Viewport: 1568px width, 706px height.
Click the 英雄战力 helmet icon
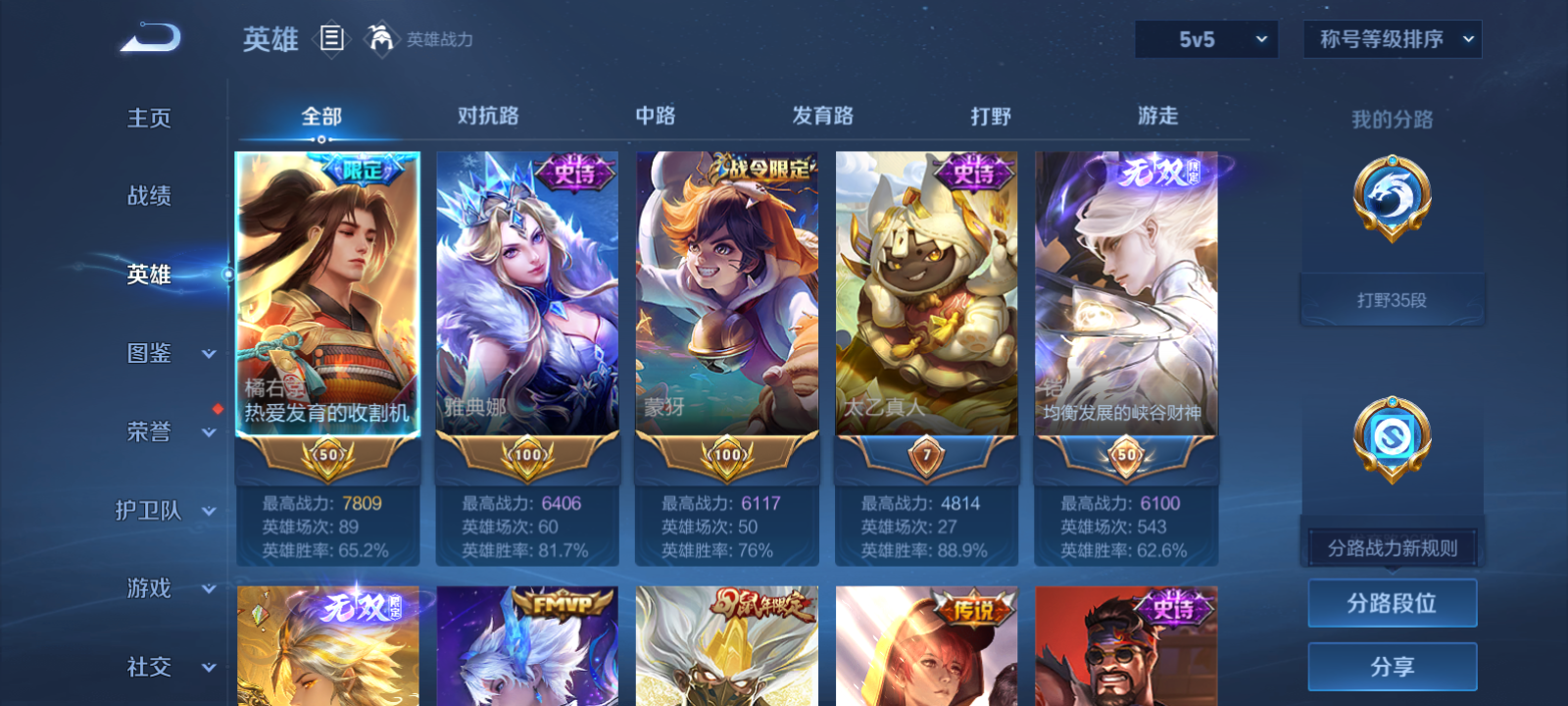383,39
